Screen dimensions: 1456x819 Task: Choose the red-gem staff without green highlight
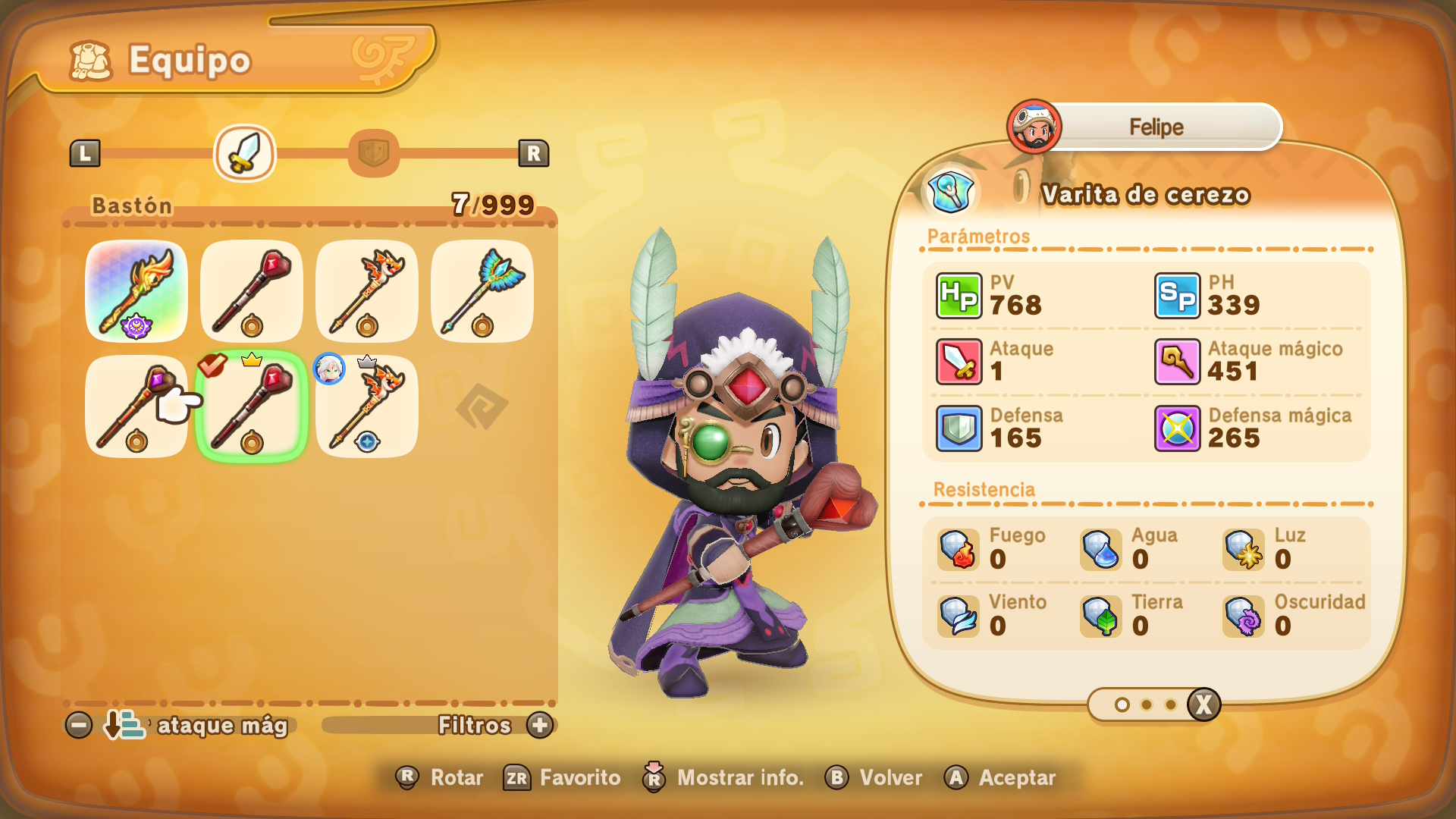point(252,291)
